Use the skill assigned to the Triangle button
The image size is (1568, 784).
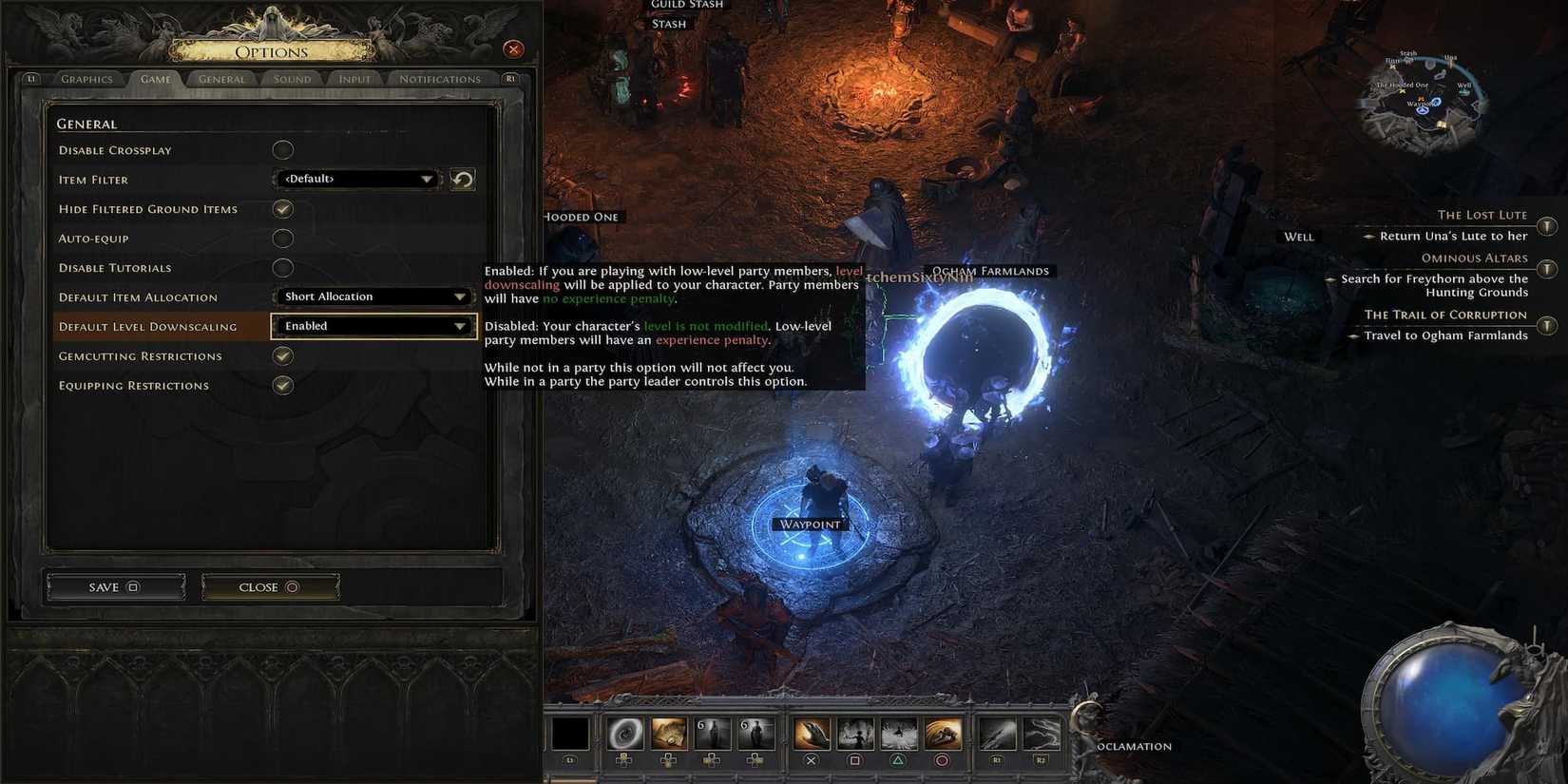point(898,732)
